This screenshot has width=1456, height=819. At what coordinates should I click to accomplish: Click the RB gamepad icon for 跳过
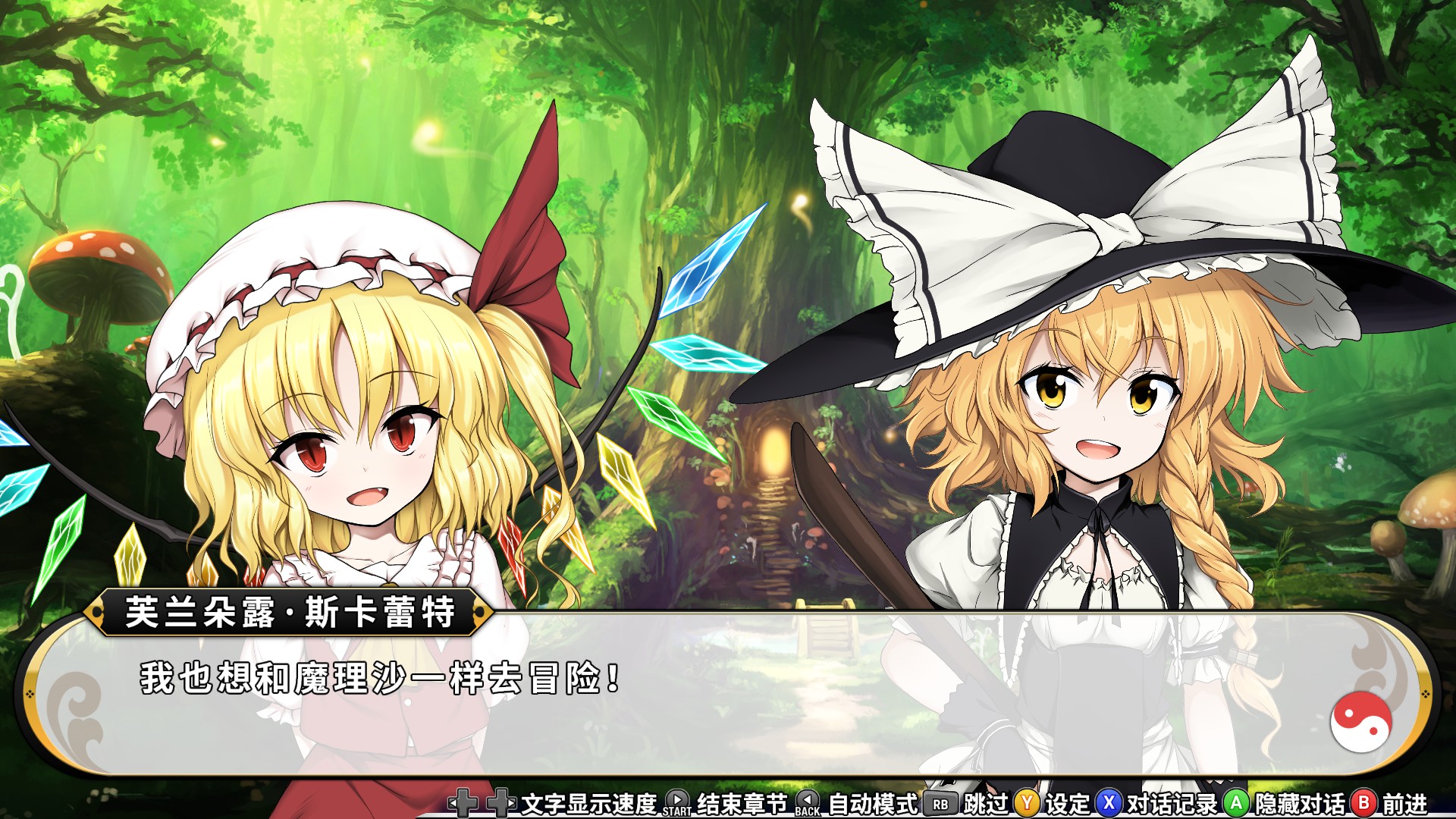pyautogui.click(x=940, y=802)
